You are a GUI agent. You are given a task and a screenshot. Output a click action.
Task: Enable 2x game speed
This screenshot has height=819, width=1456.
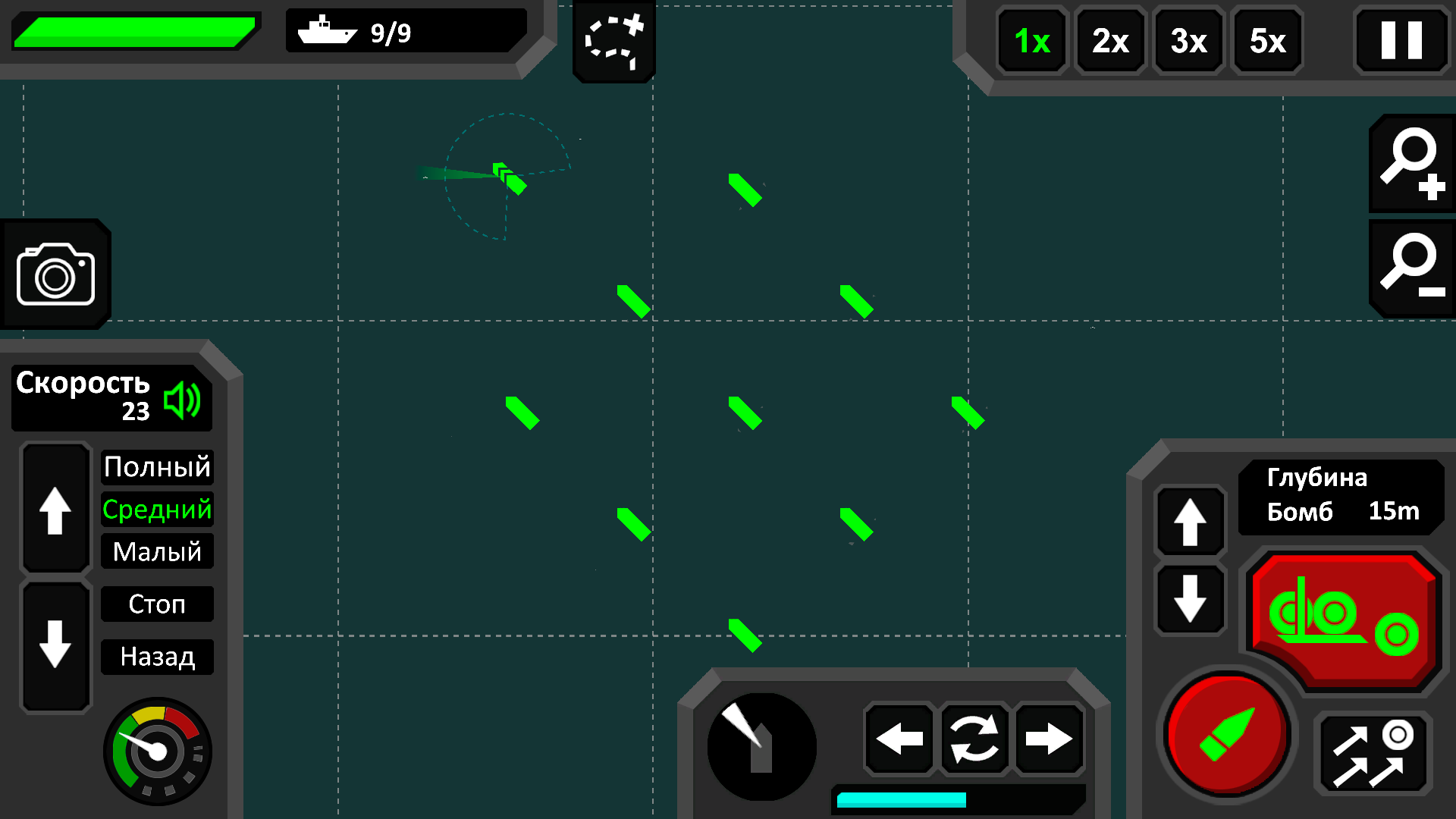tap(1109, 42)
